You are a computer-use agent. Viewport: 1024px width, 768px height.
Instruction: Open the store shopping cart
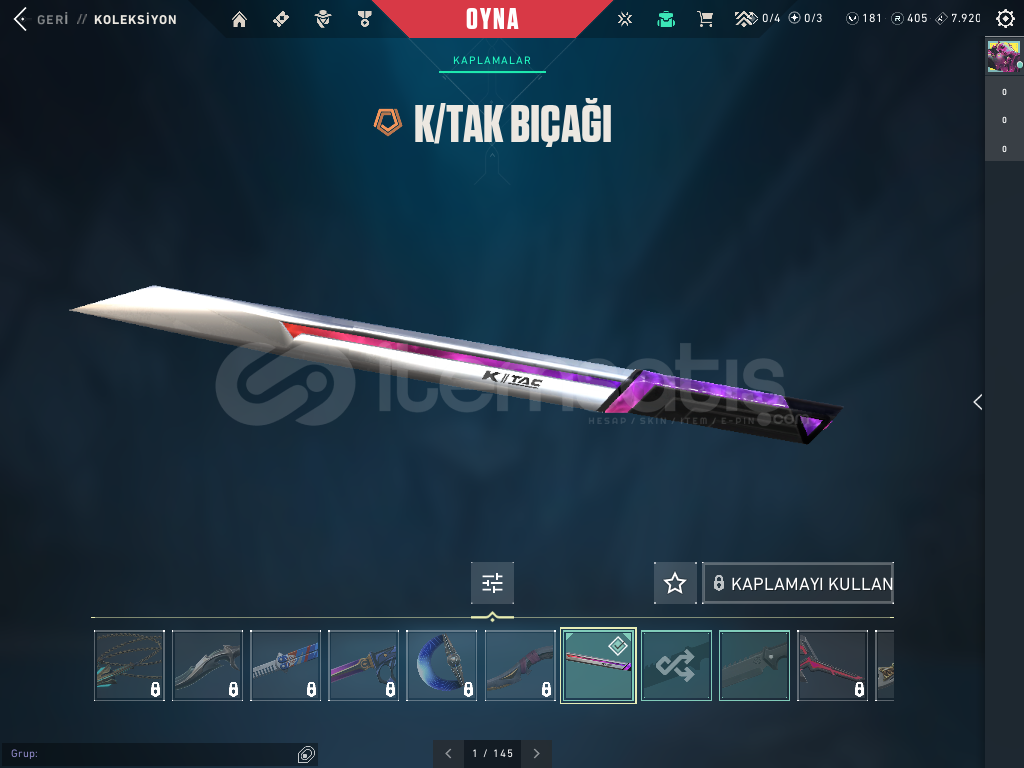pos(705,19)
